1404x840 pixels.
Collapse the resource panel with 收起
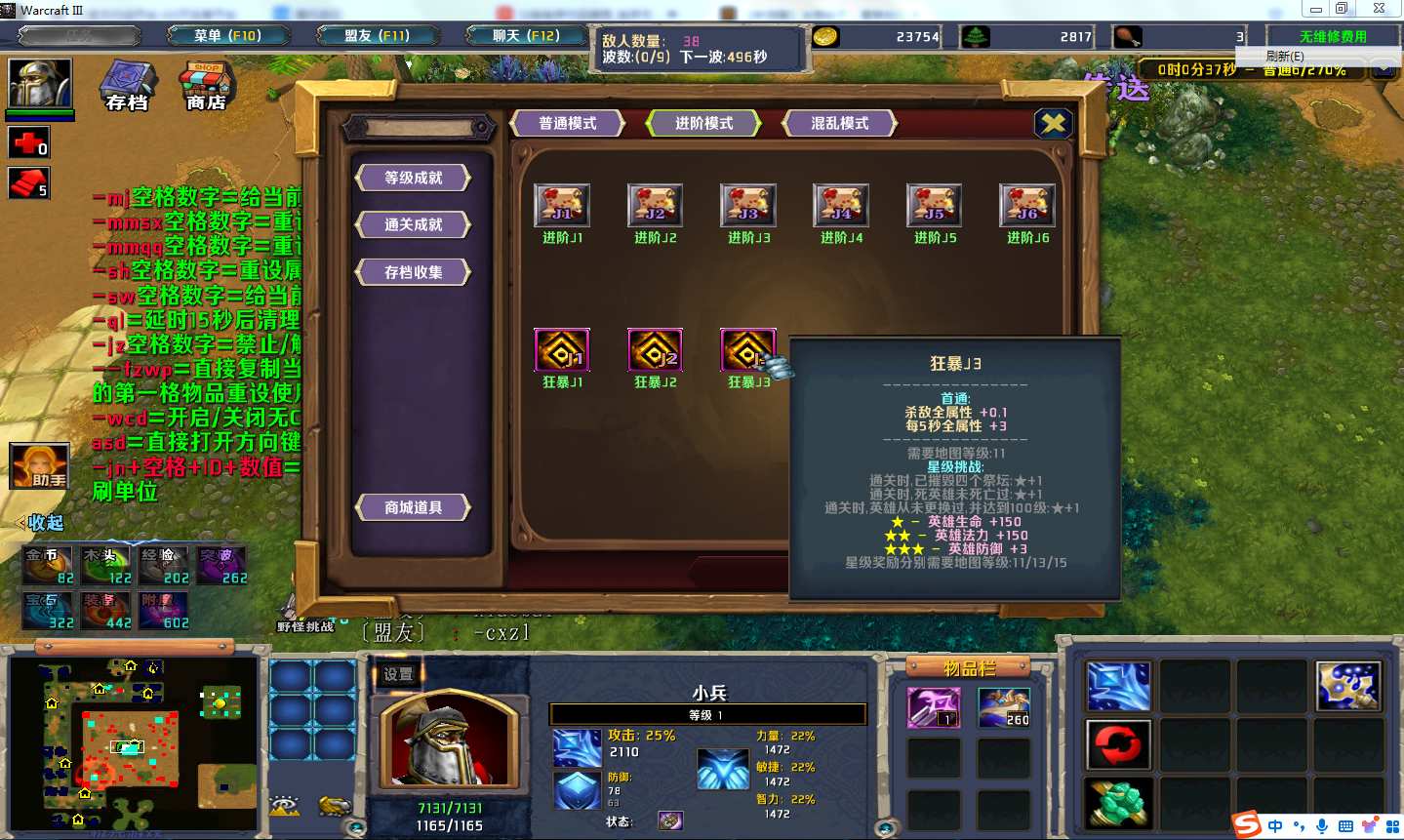point(43,523)
